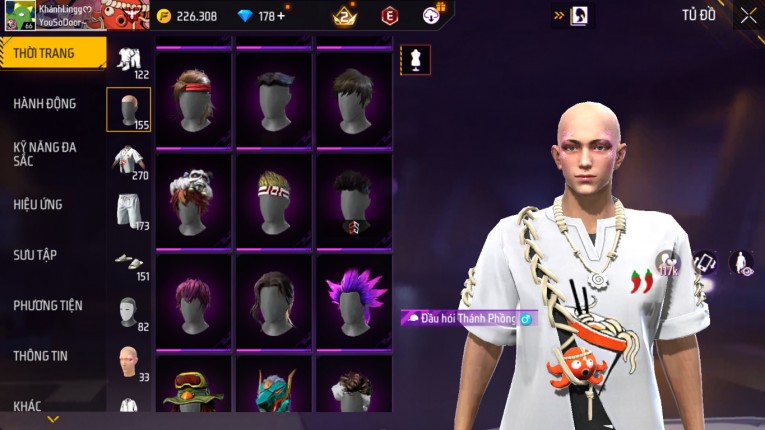This screenshot has width=765, height=430.
Task: Open the Hành Động tab
Action: [x=45, y=103]
